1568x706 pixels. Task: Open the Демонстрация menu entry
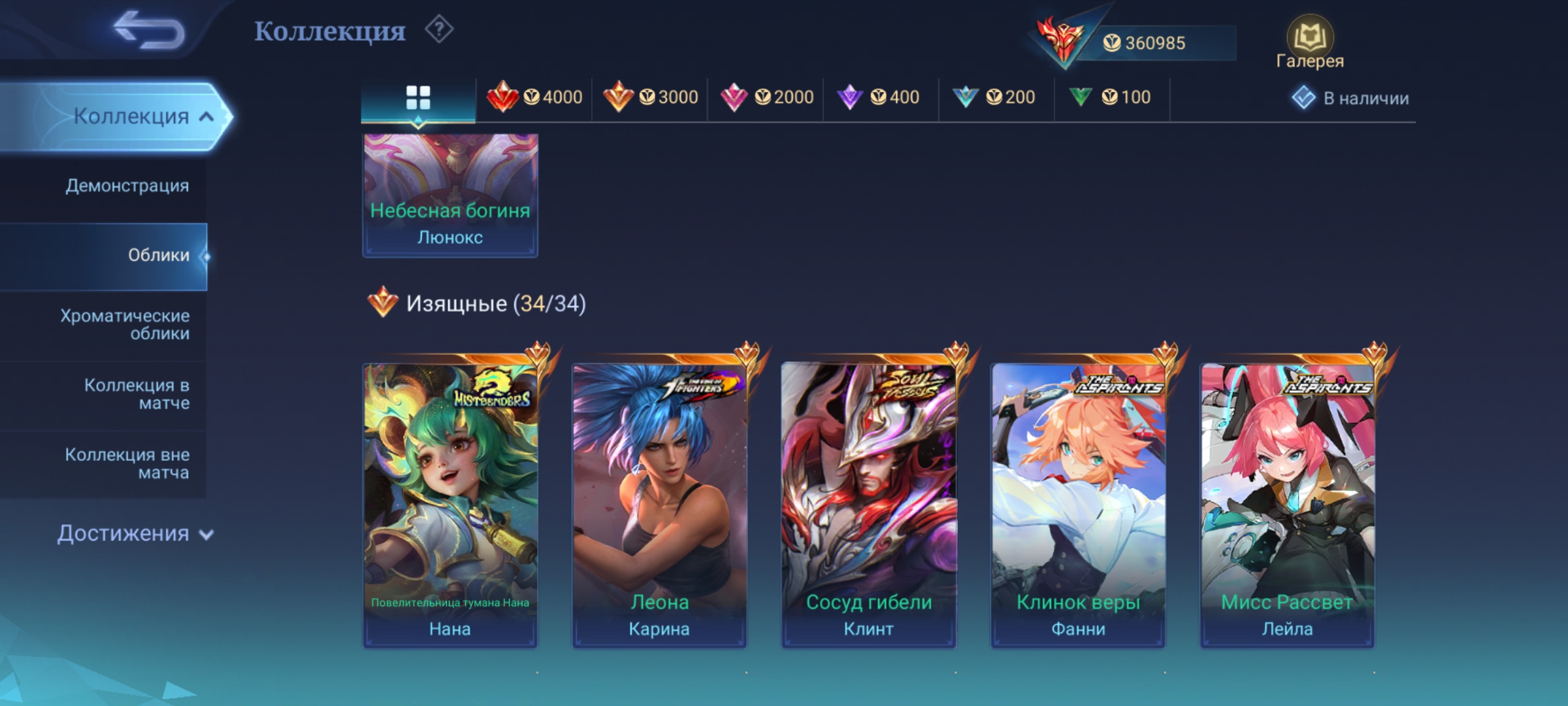point(127,186)
